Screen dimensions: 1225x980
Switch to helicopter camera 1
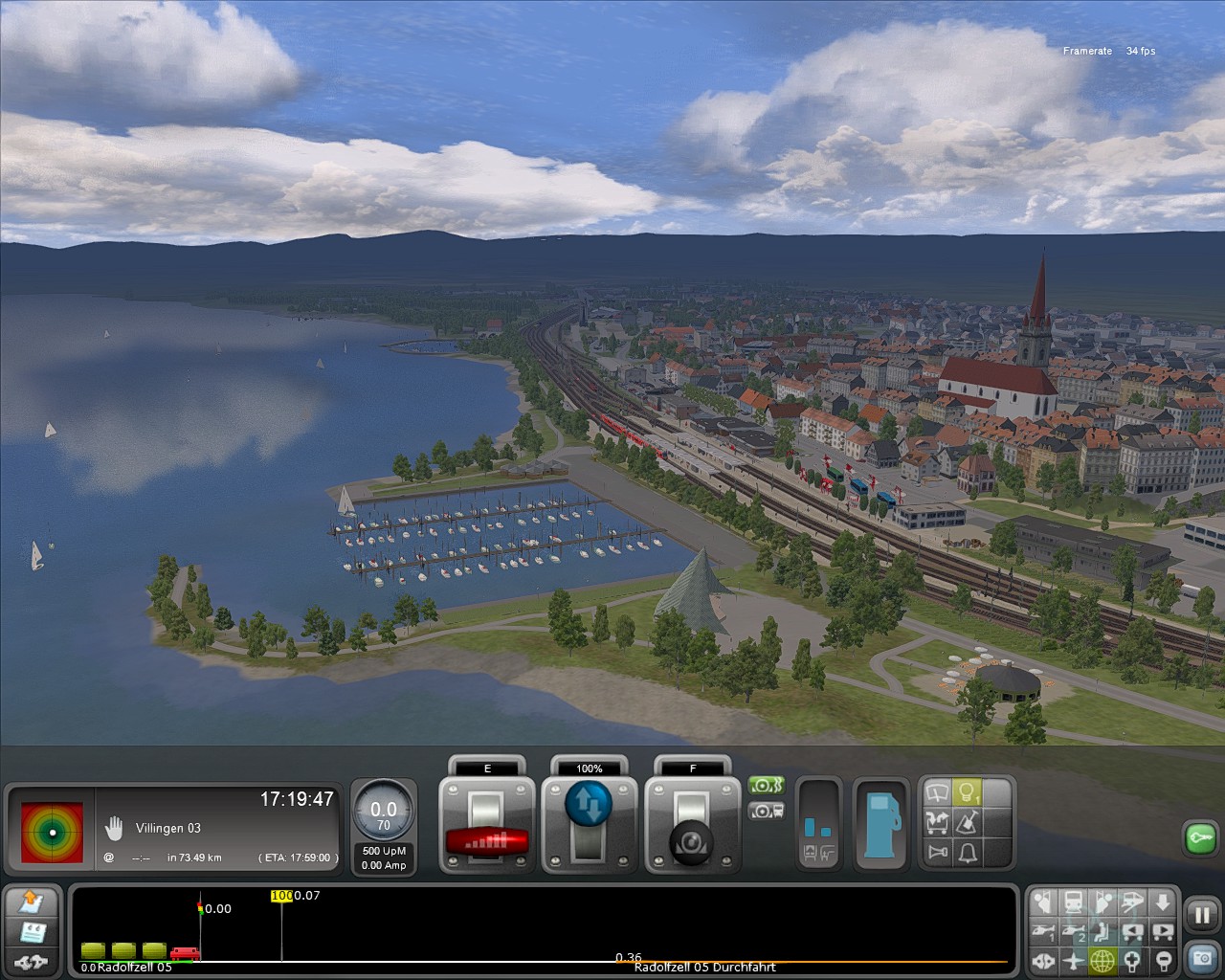click(1043, 932)
